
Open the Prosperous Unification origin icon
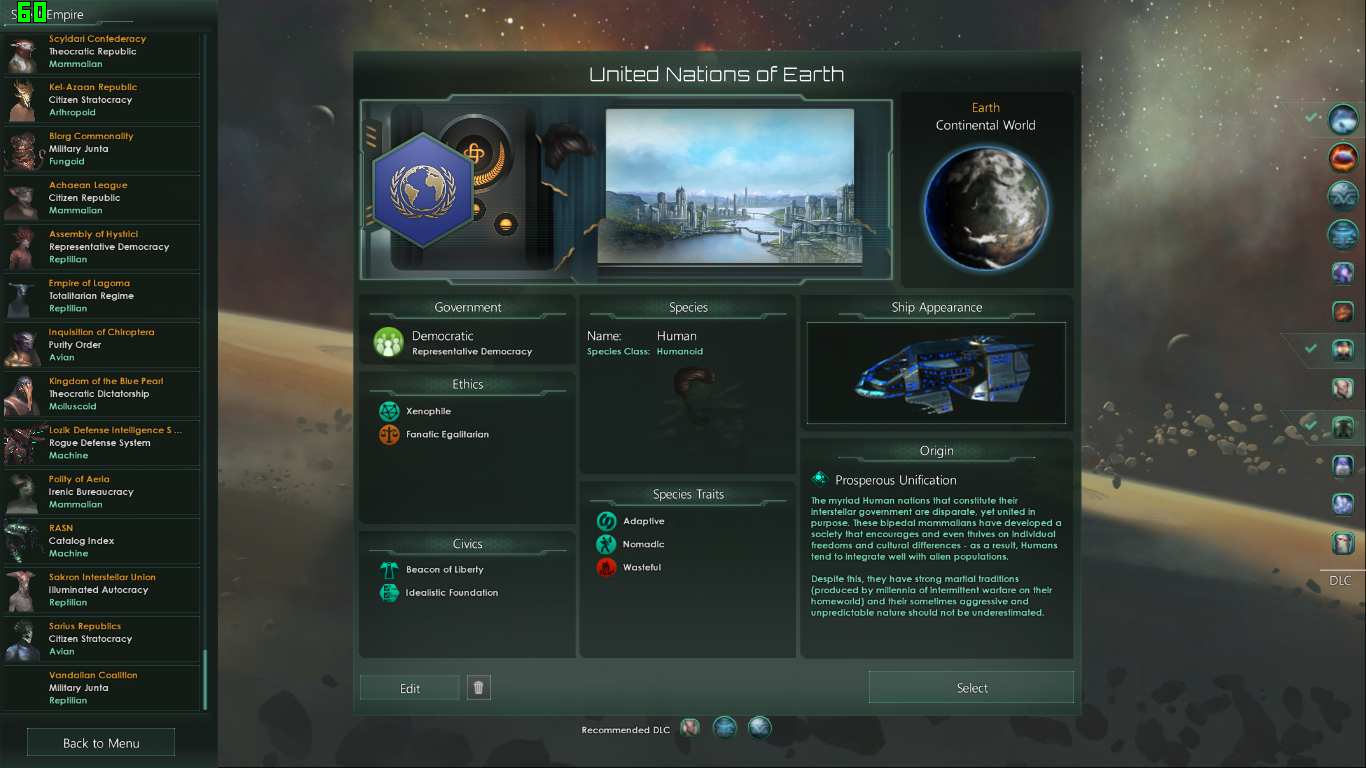pyautogui.click(x=819, y=478)
